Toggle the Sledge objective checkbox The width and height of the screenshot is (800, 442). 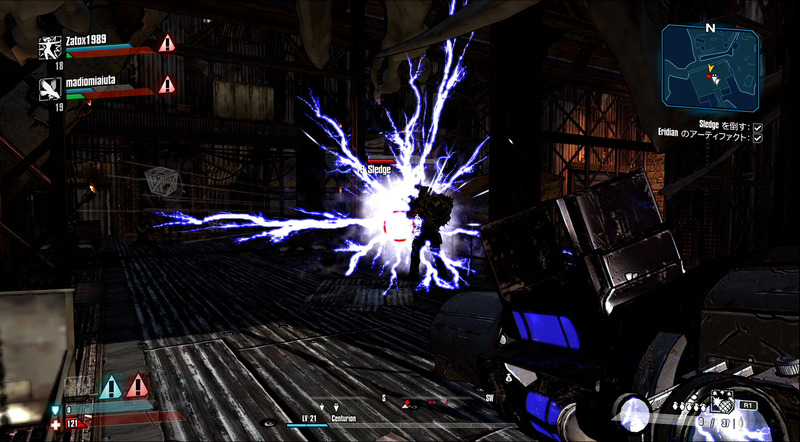(x=758, y=127)
